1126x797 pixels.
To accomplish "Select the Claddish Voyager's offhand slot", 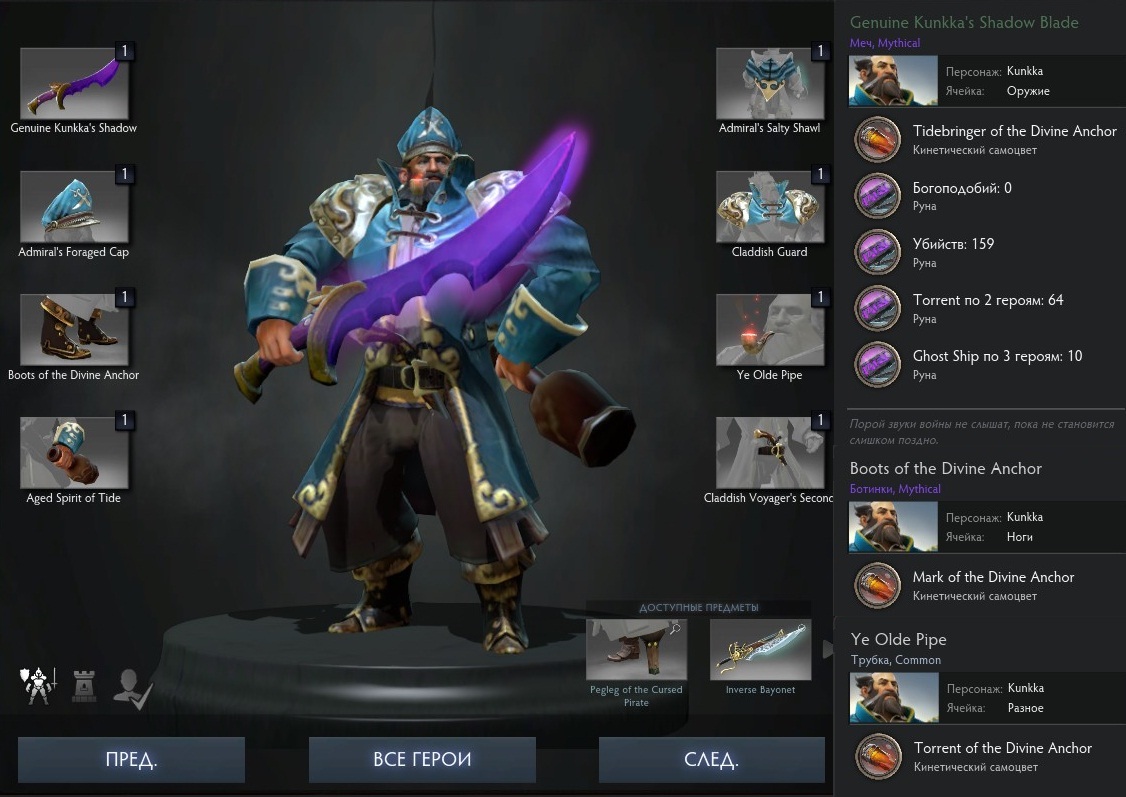I will click(770, 453).
